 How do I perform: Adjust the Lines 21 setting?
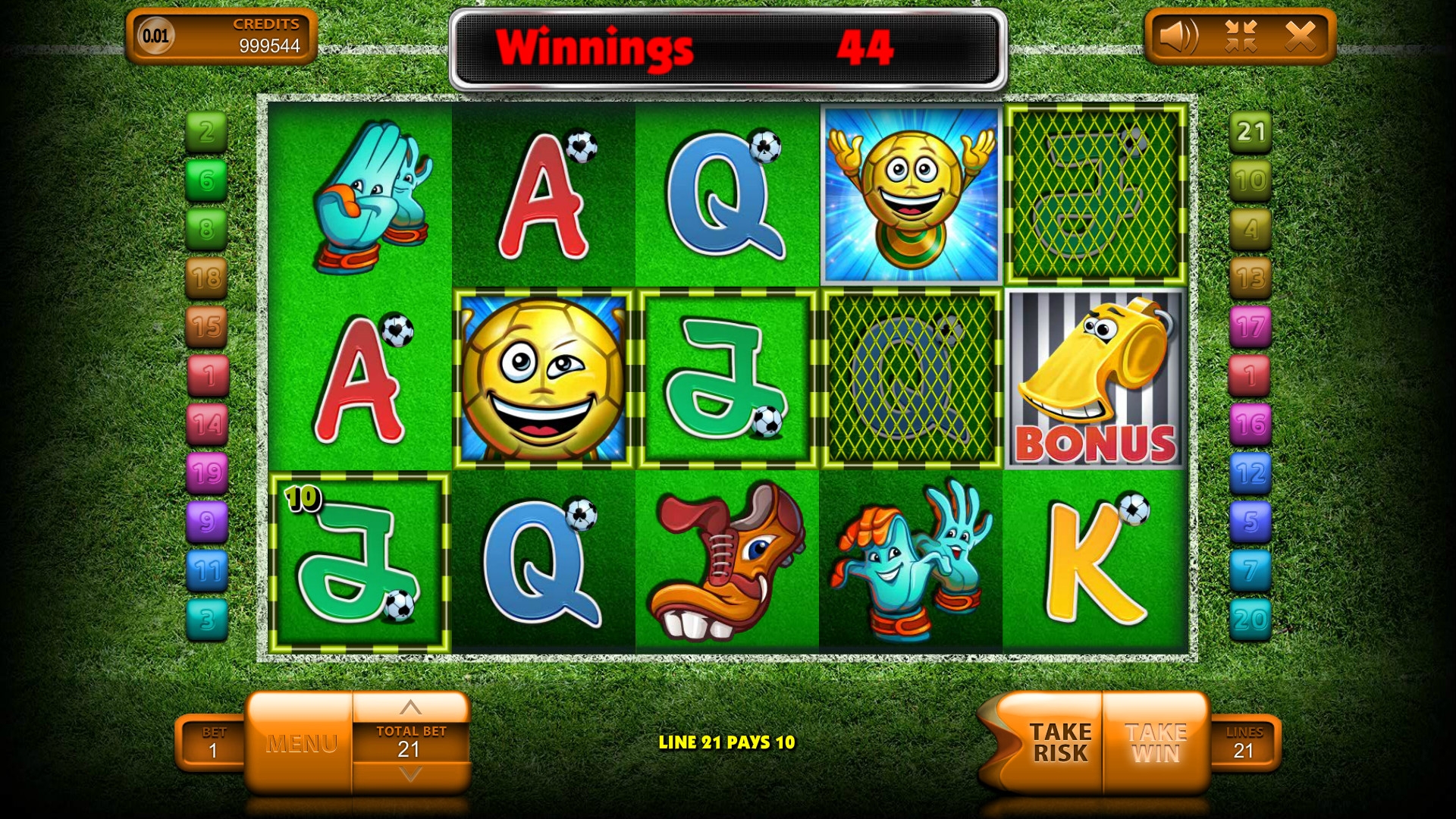(1244, 743)
